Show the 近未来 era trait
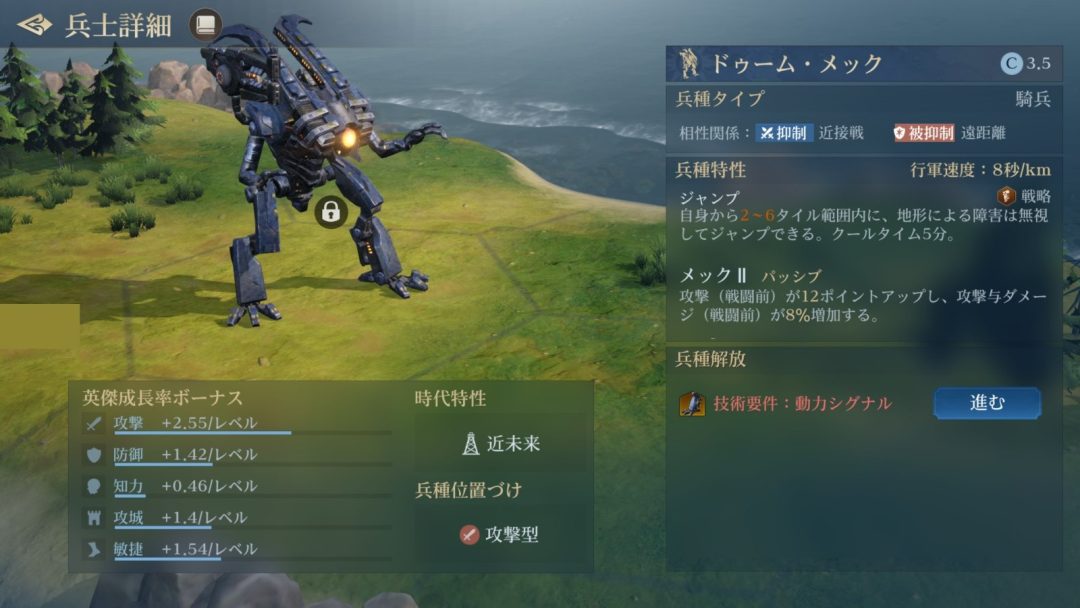This screenshot has height=608, width=1080. click(502, 444)
